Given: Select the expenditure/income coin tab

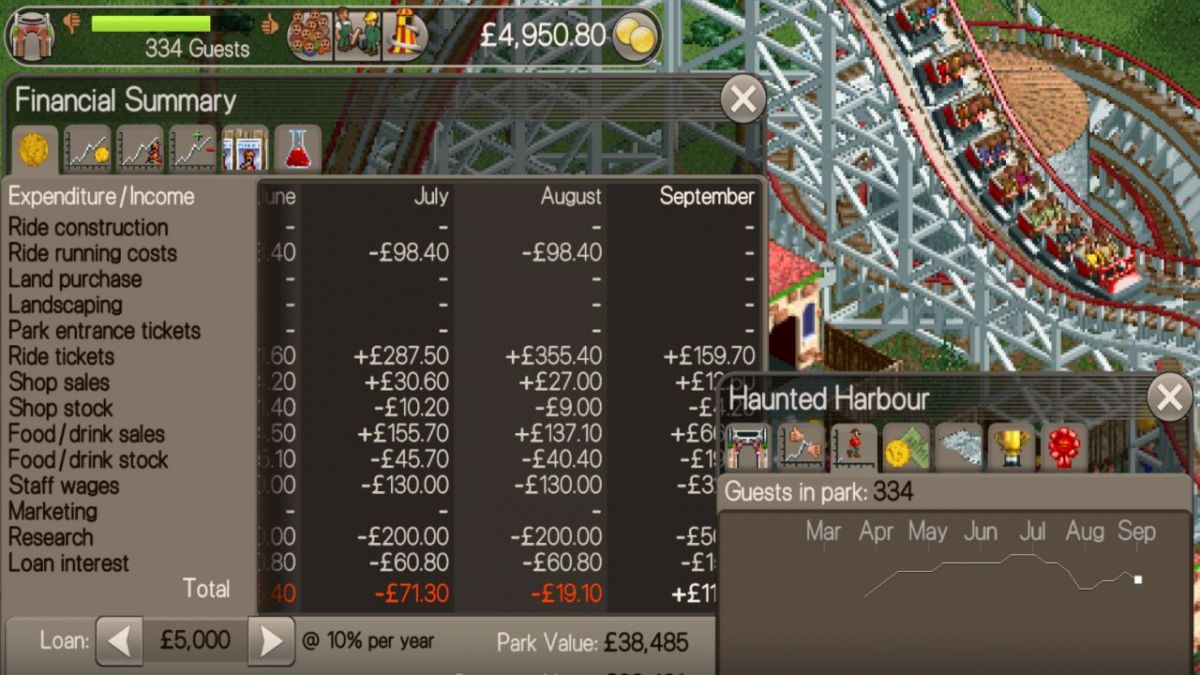Looking at the screenshot, I should (34, 150).
